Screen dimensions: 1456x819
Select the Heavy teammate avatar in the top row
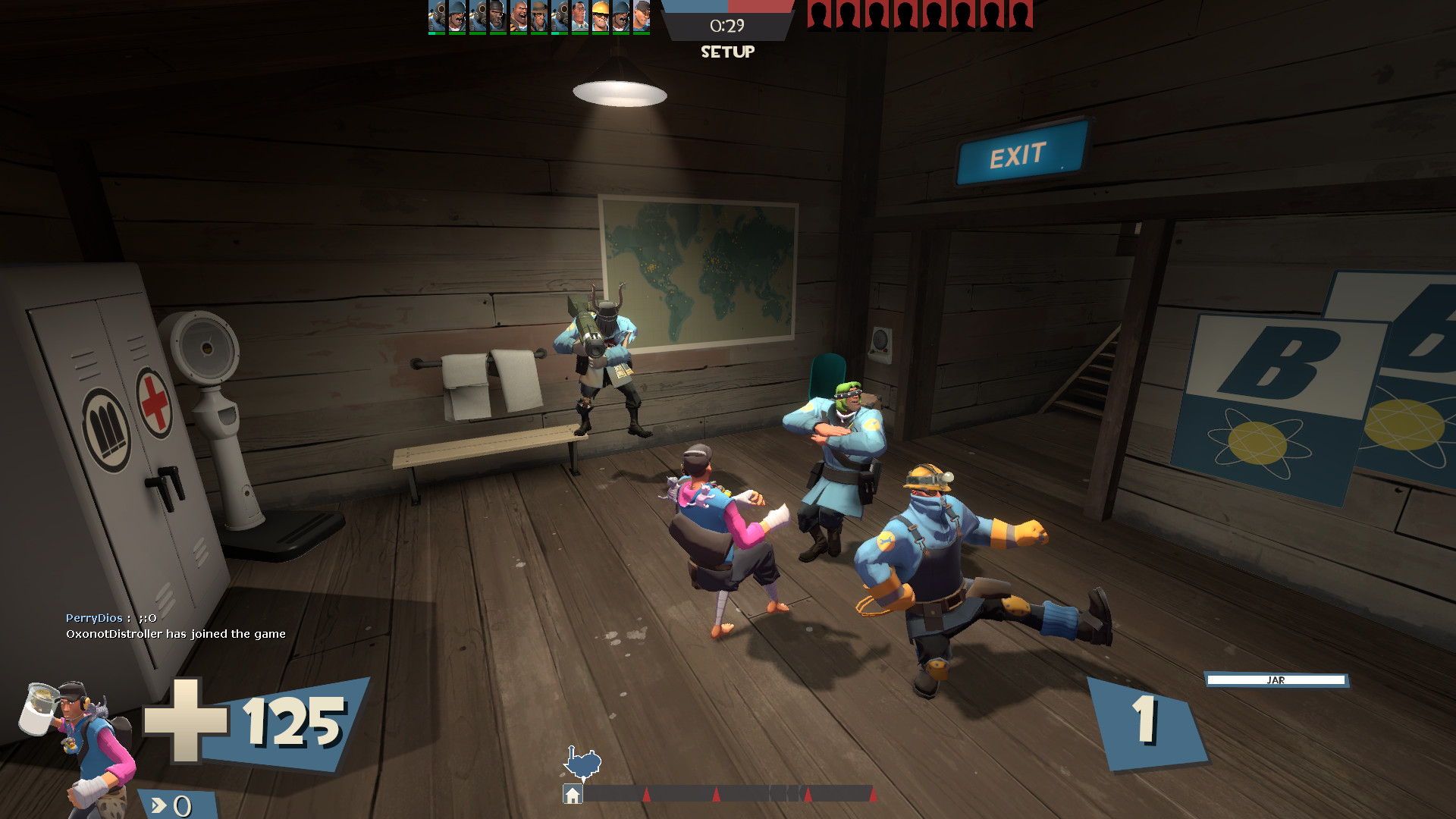pyautogui.click(x=519, y=17)
